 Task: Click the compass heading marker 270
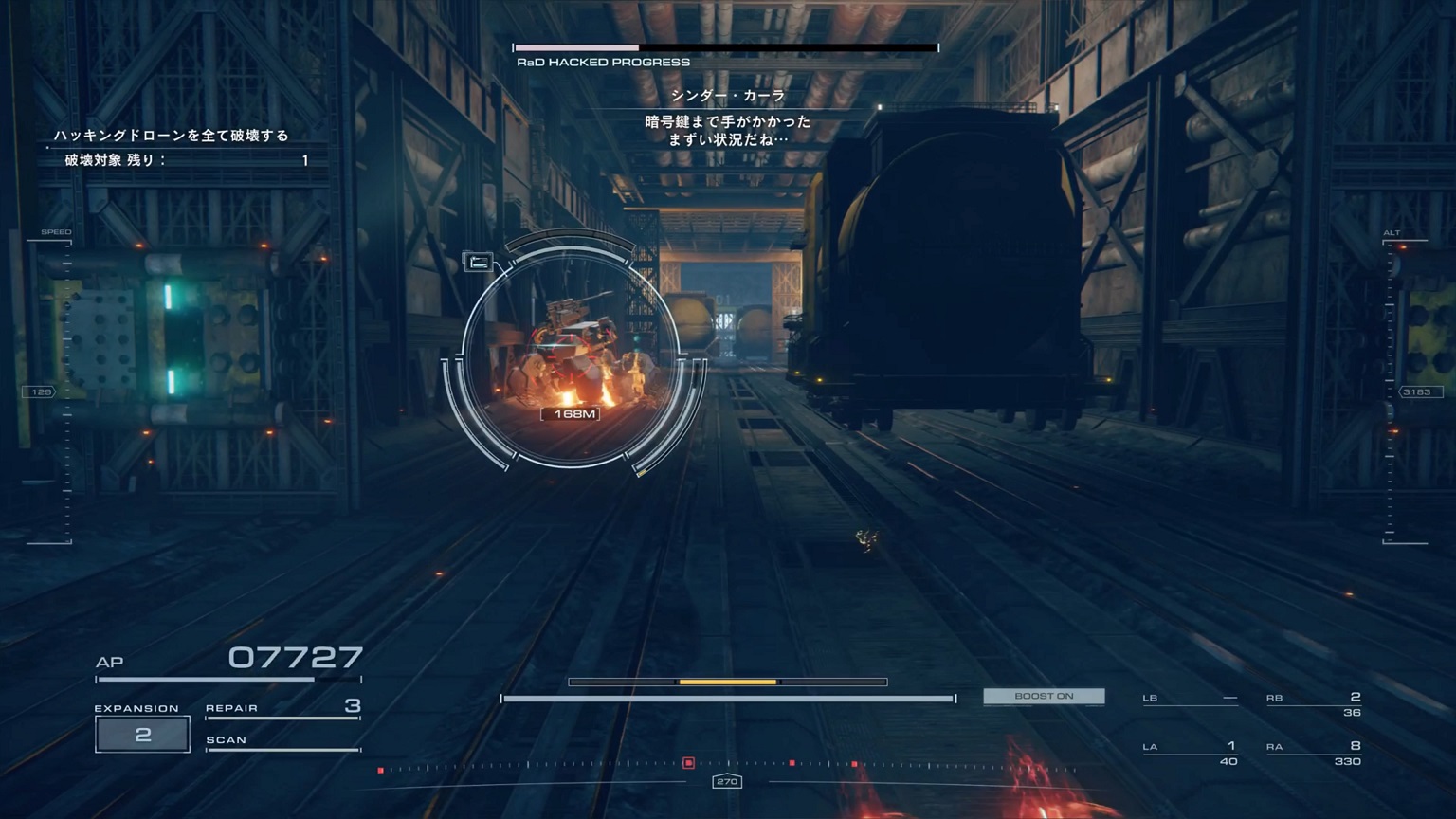click(727, 781)
